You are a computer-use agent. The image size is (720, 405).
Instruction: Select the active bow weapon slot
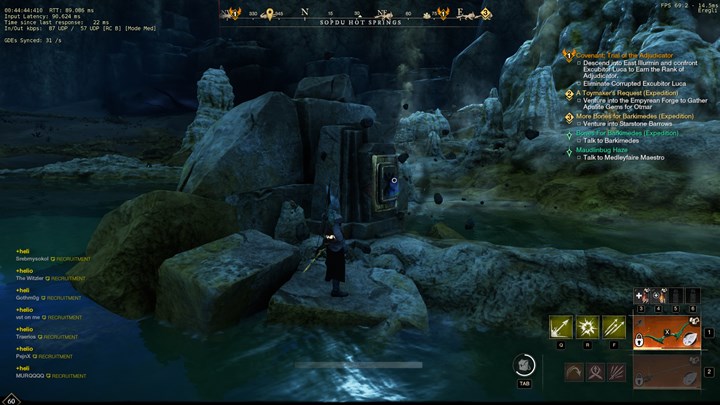point(667,332)
